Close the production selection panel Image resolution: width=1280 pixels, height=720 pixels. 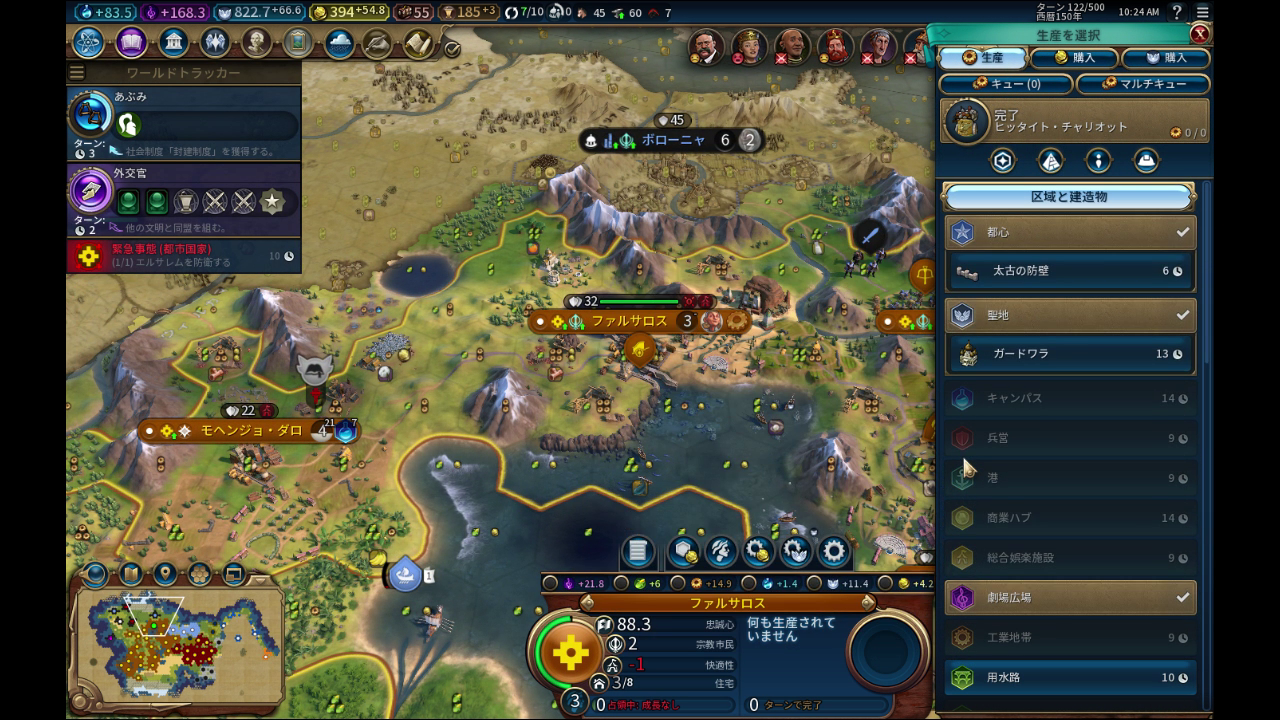click(1200, 34)
